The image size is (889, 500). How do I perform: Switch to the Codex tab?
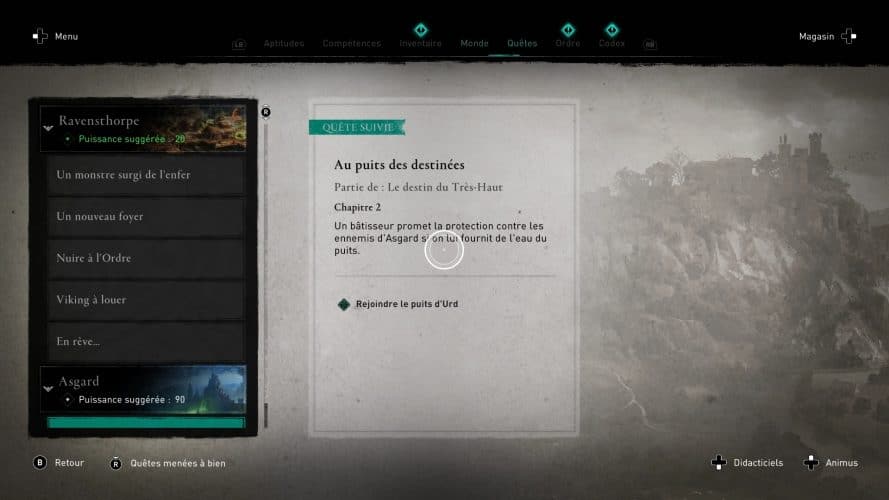[611, 44]
